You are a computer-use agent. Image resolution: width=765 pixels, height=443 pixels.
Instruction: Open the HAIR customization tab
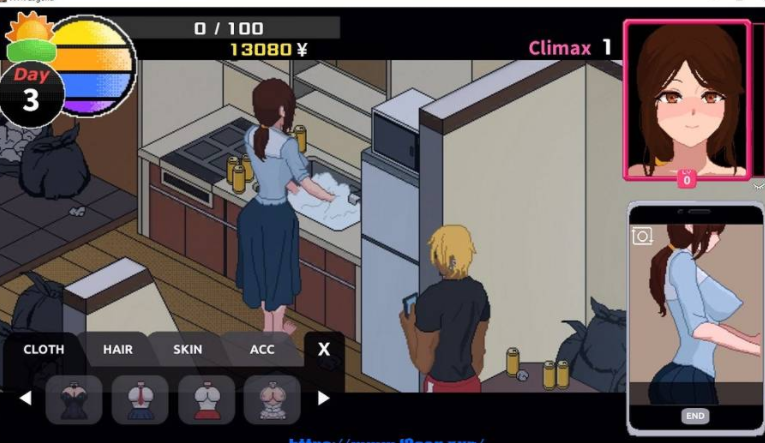117,349
